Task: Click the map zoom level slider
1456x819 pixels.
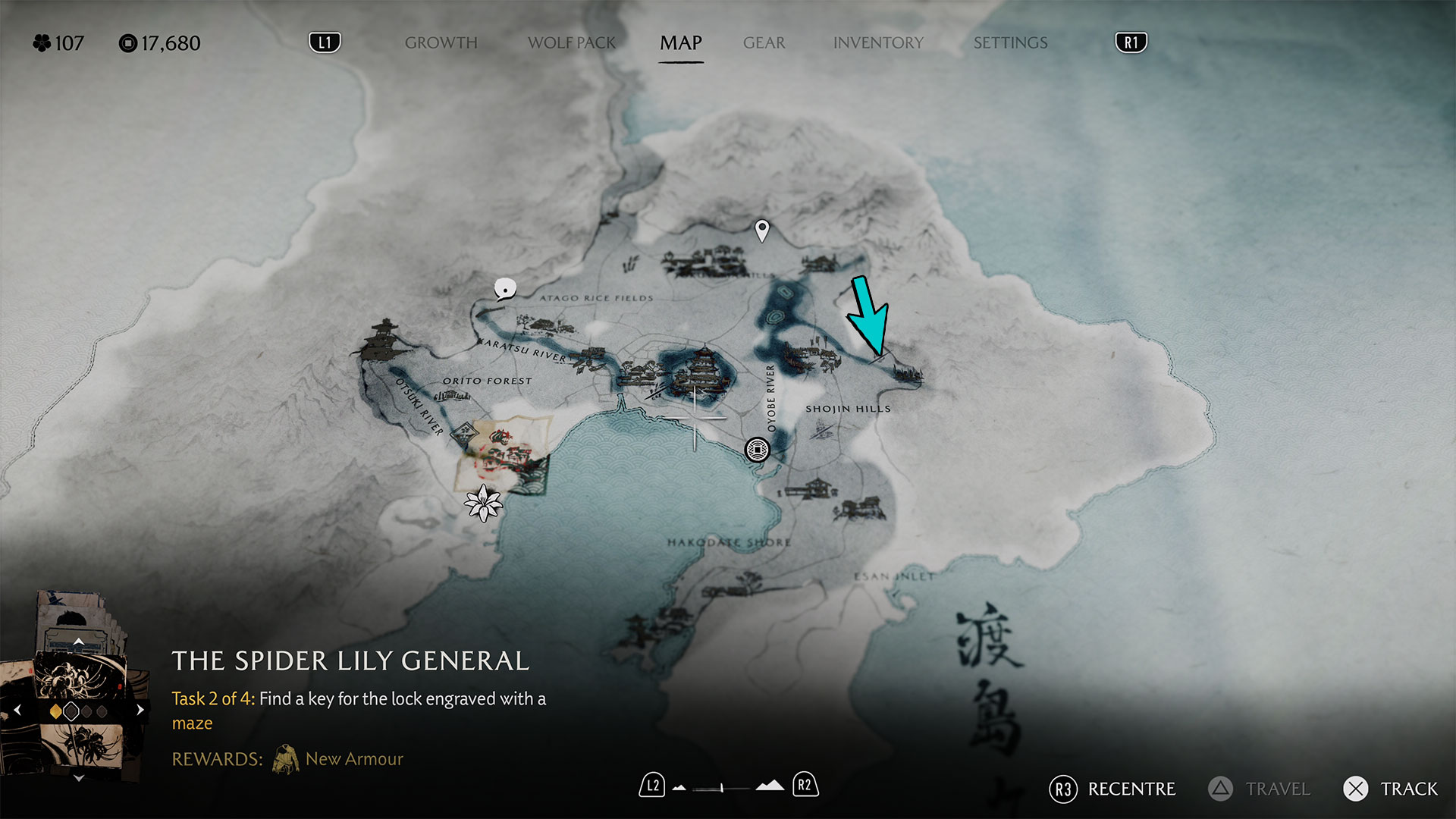Action: pyautogui.click(x=722, y=787)
